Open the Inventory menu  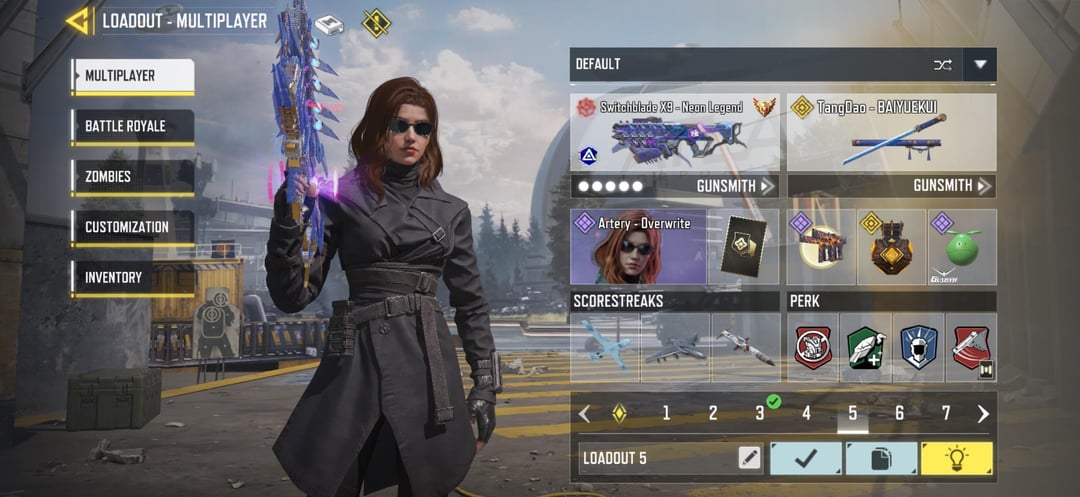pyautogui.click(x=133, y=277)
